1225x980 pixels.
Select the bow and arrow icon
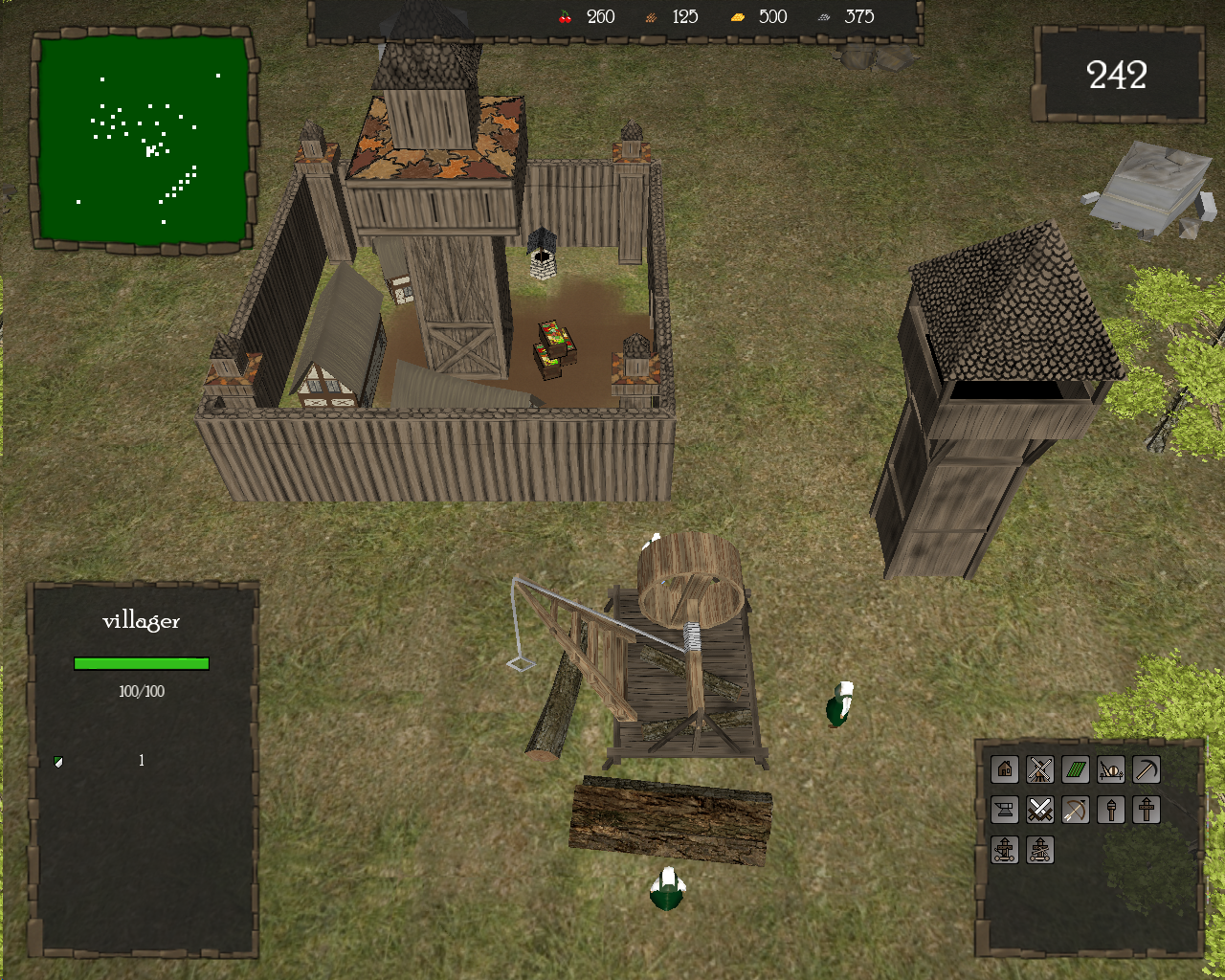[1076, 810]
